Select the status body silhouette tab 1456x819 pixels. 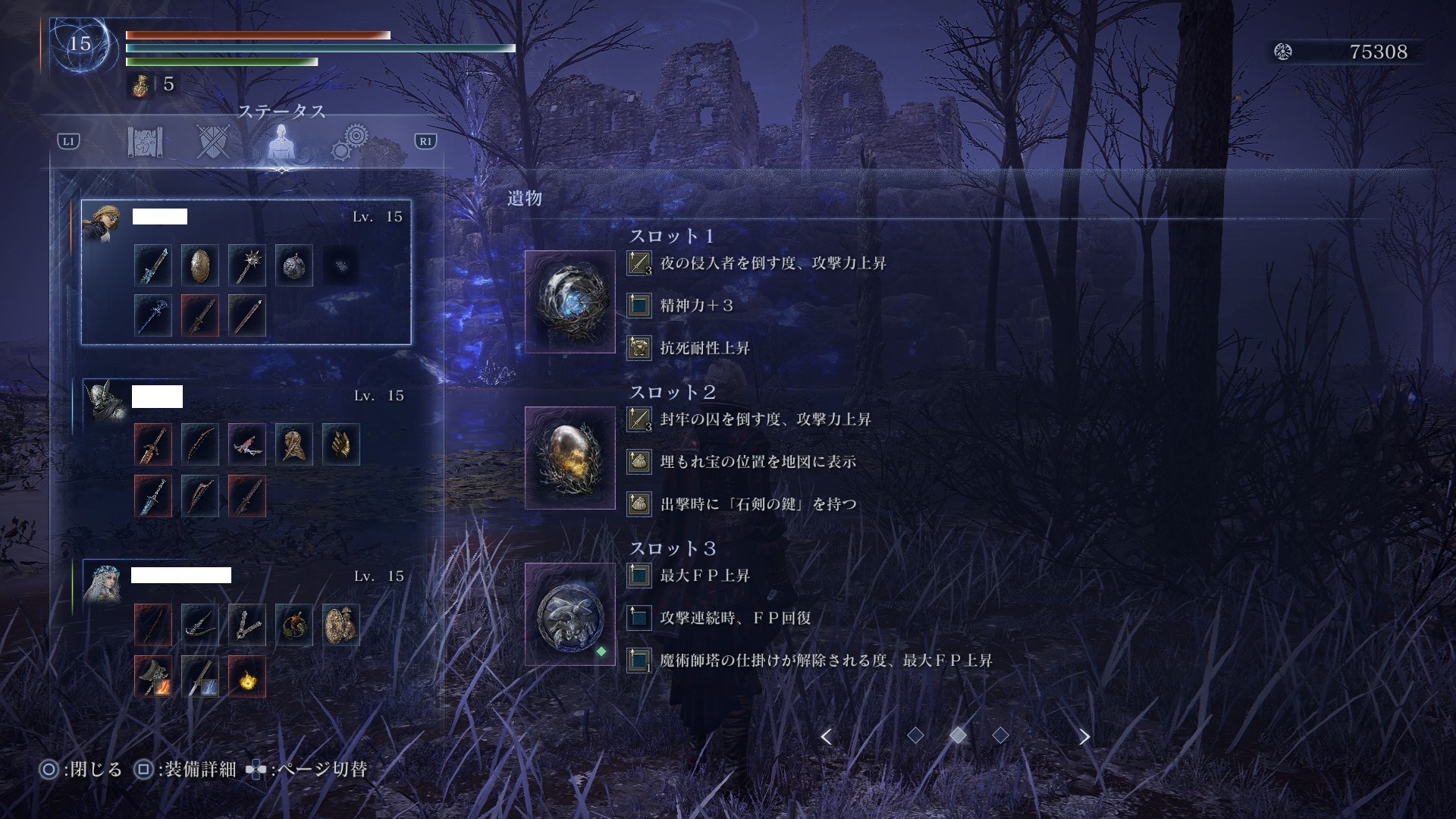coord(281,142)
